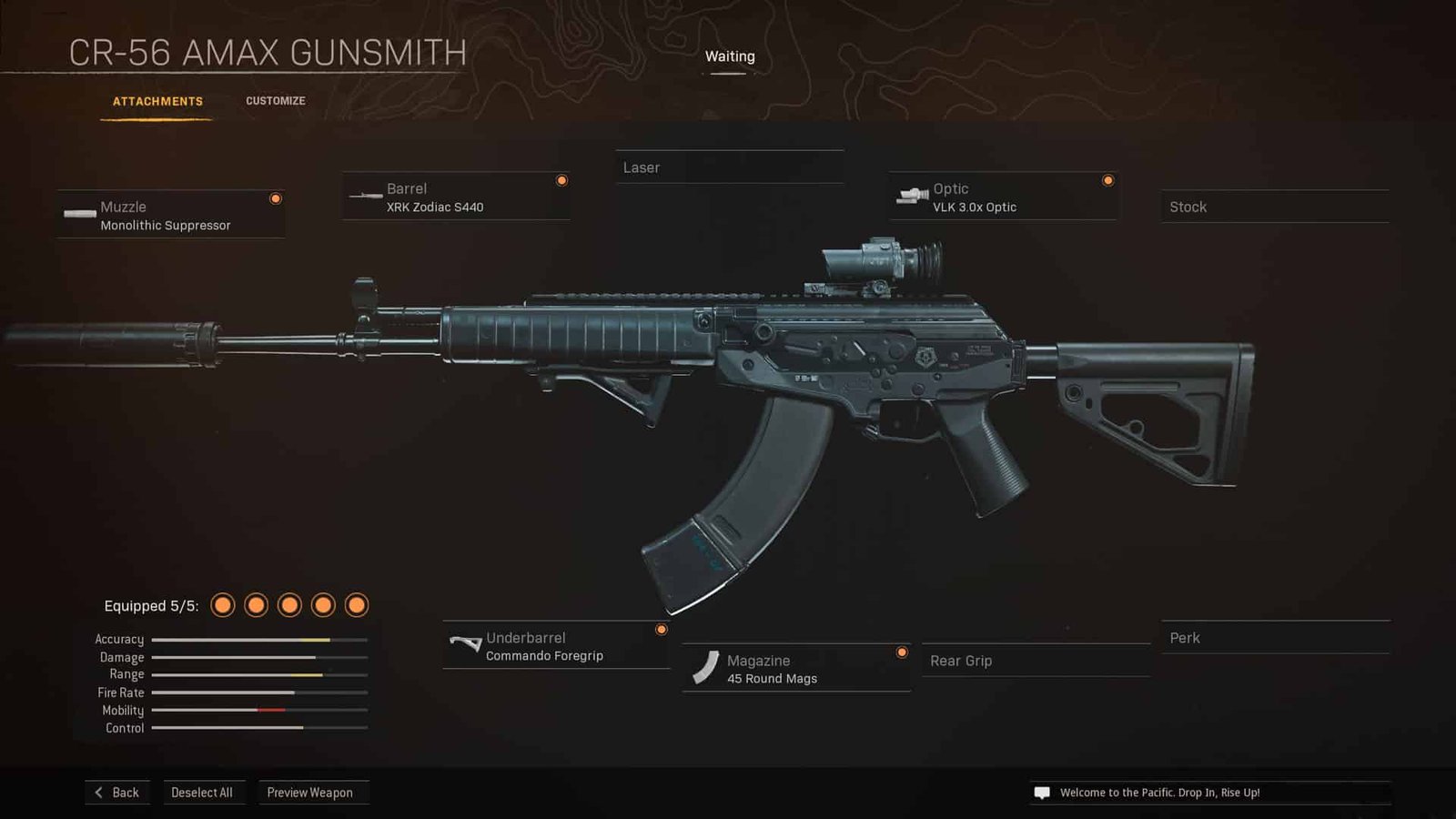The image size is (1456, 819).
Task: Open the Magazine 45 Round Mags slot
Action: pyautogui.click(x=796, y=669)
